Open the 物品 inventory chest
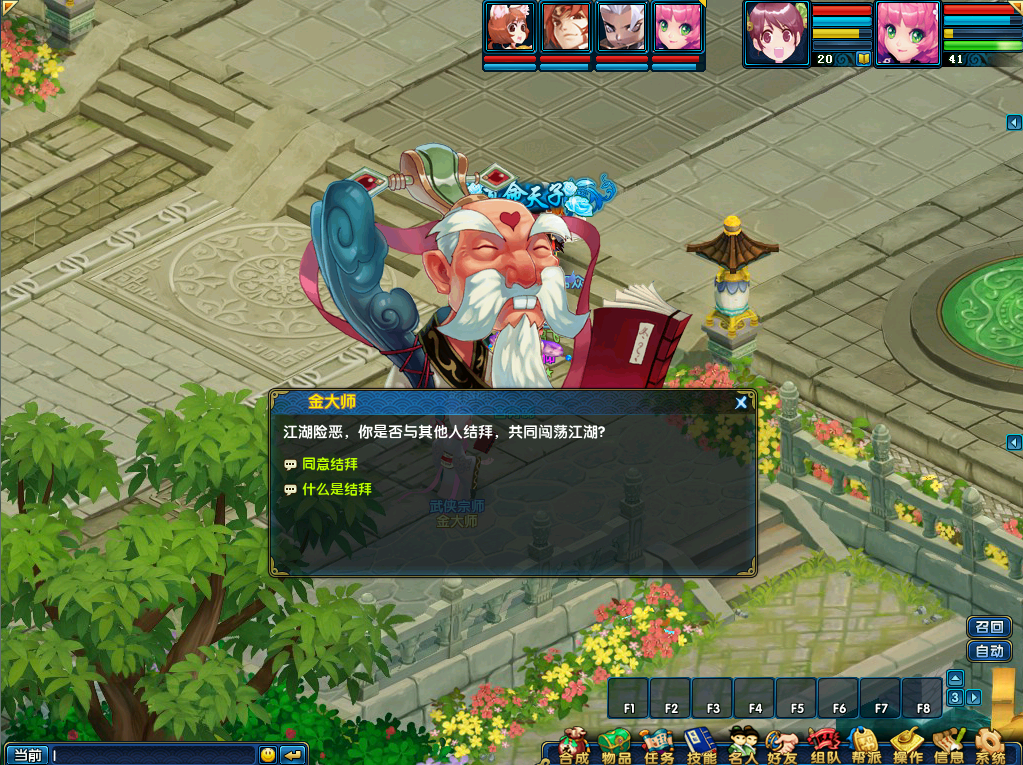 616,746
